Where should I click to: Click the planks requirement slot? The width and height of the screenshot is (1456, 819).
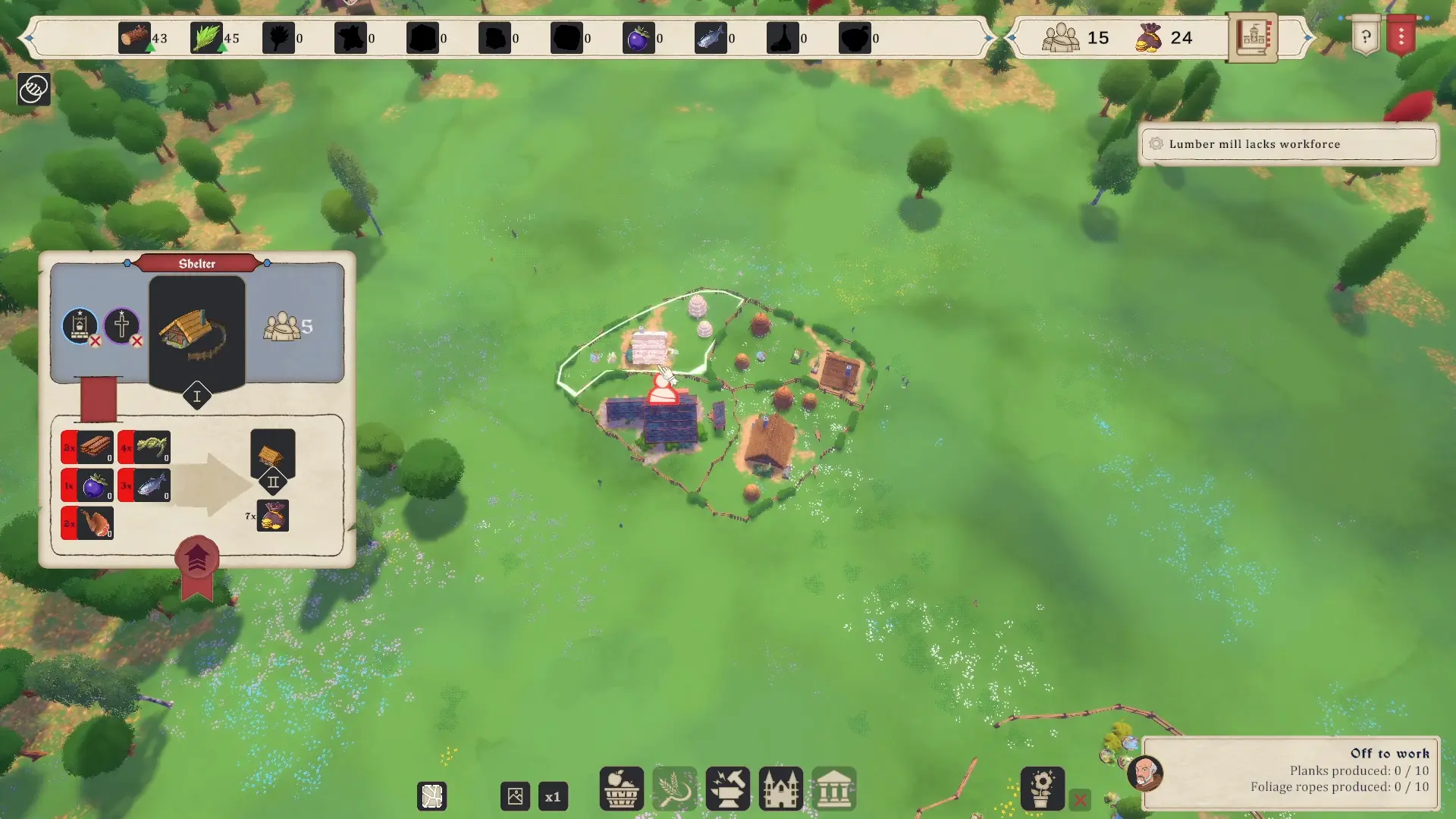88,447
